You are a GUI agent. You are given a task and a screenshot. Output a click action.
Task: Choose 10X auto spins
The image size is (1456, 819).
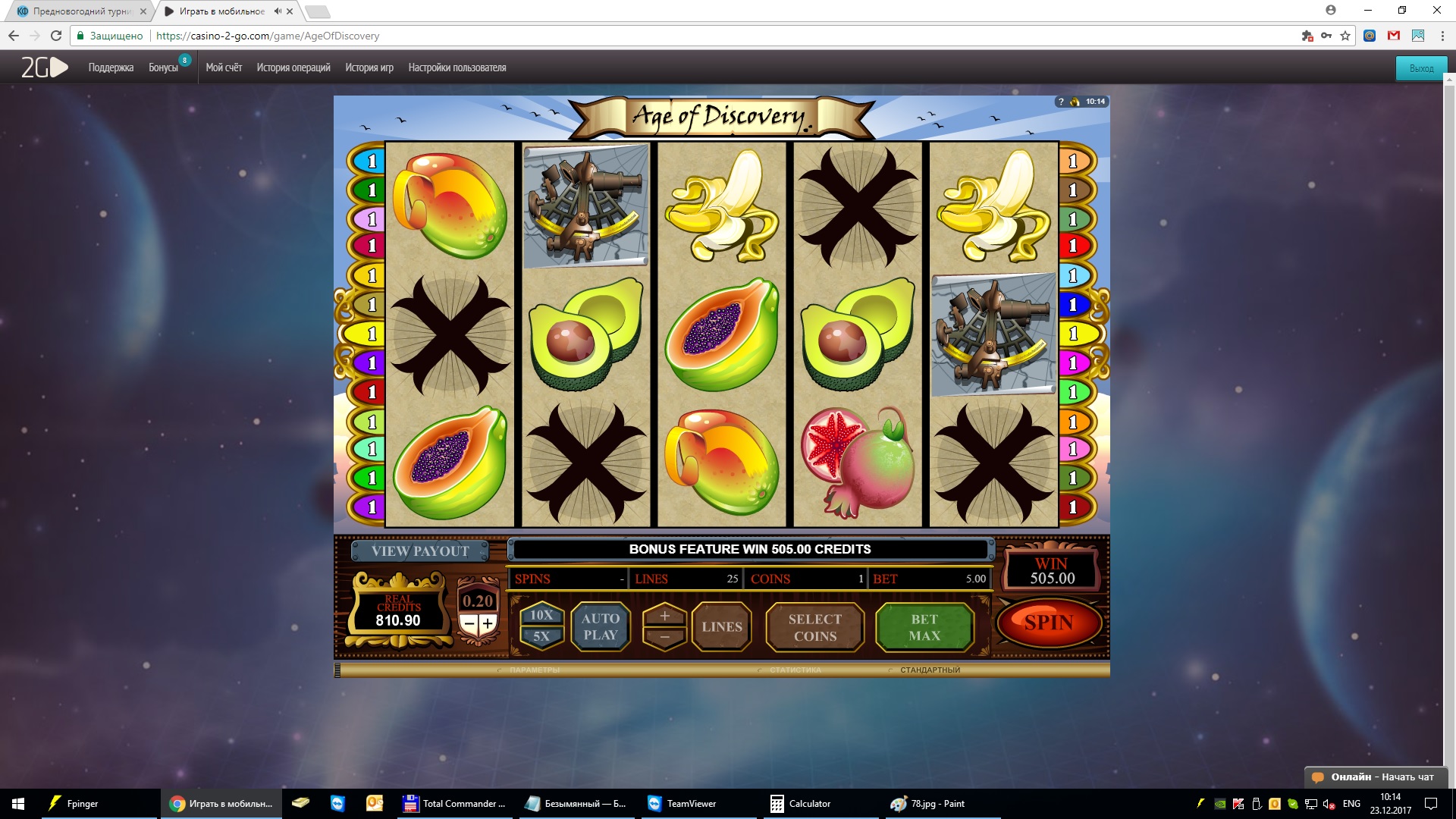click(541, 615)
